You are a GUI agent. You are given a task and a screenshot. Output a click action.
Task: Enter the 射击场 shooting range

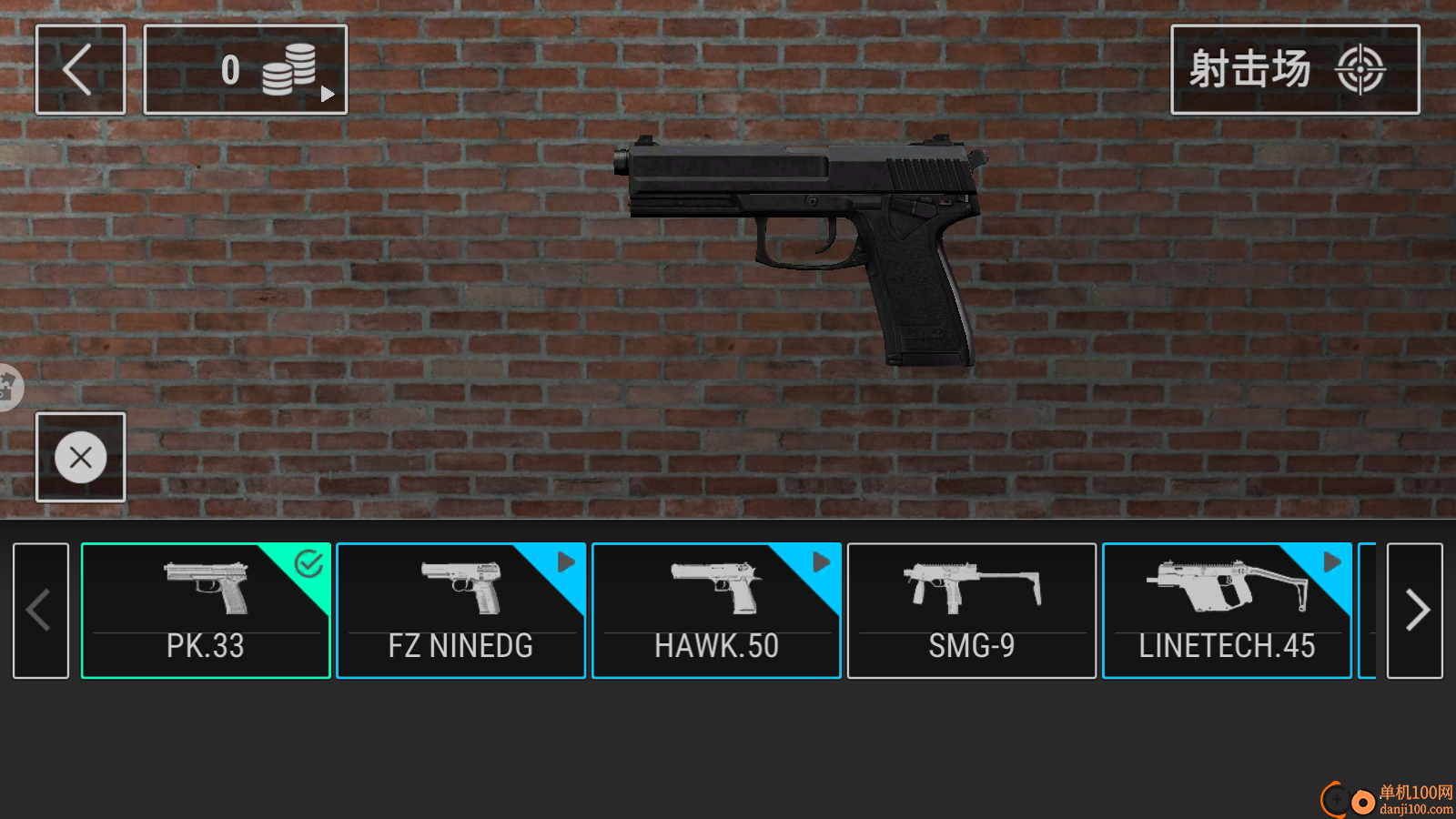[1294, 69]
